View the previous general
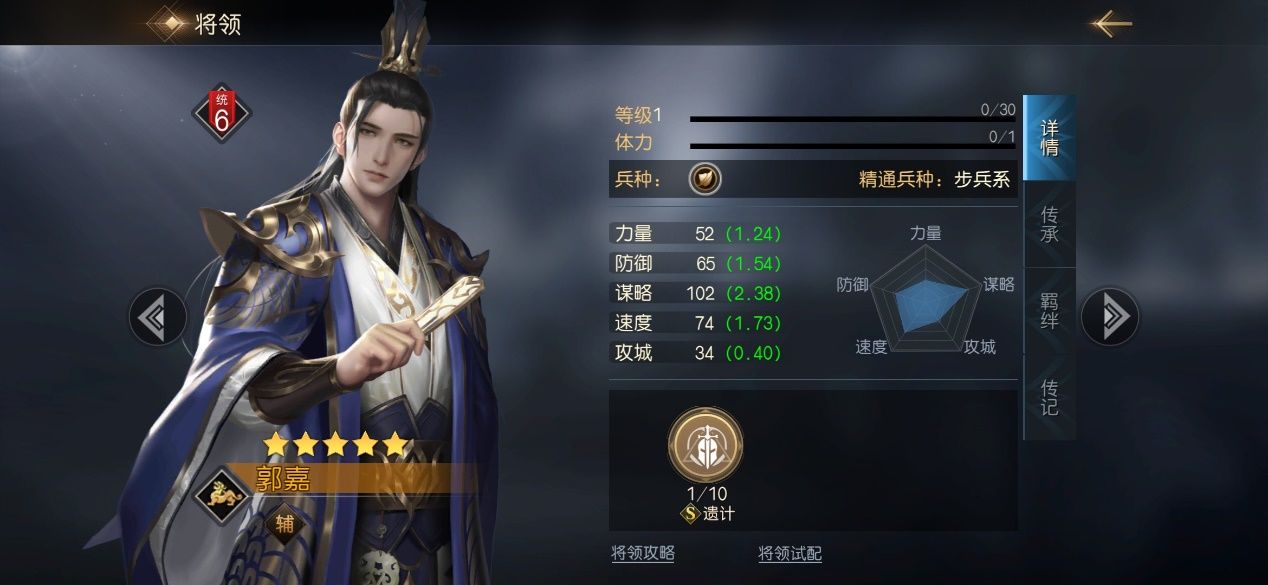 157,317
